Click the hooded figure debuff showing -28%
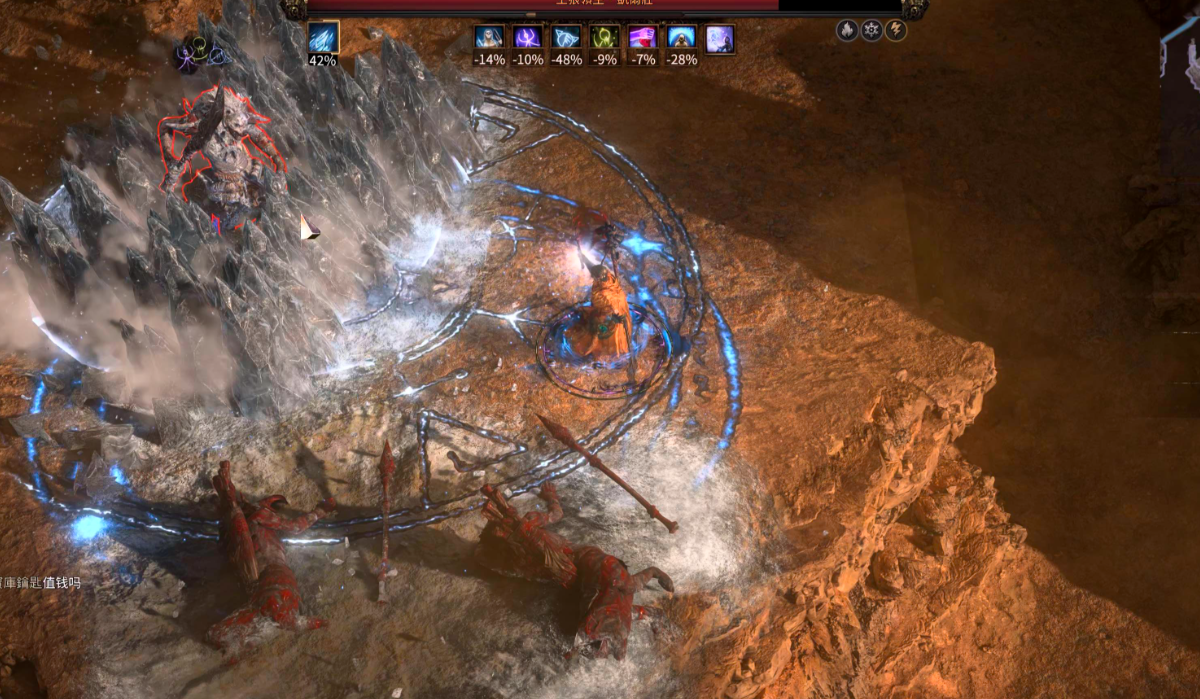 [x=681, y=39]
